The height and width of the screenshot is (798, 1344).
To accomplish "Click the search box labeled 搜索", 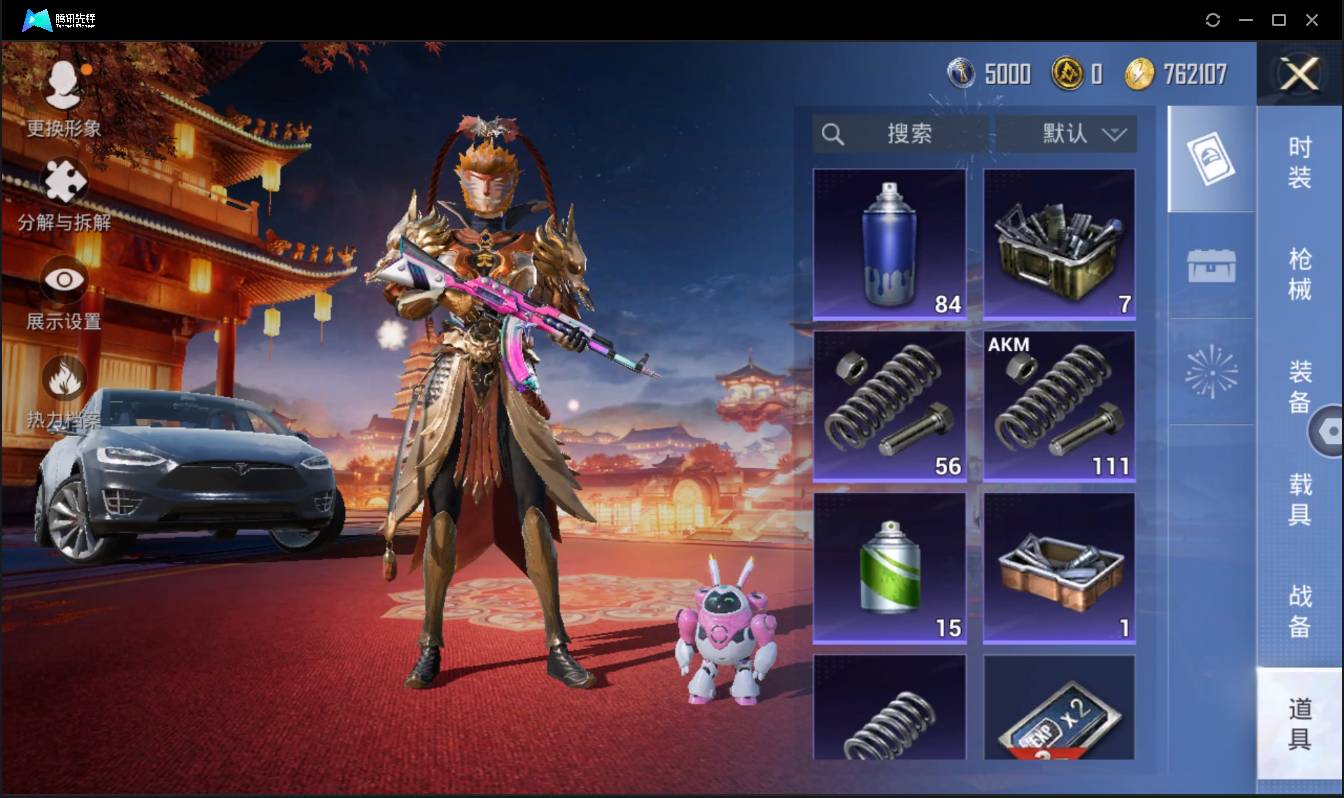I will tap(900, 134).
